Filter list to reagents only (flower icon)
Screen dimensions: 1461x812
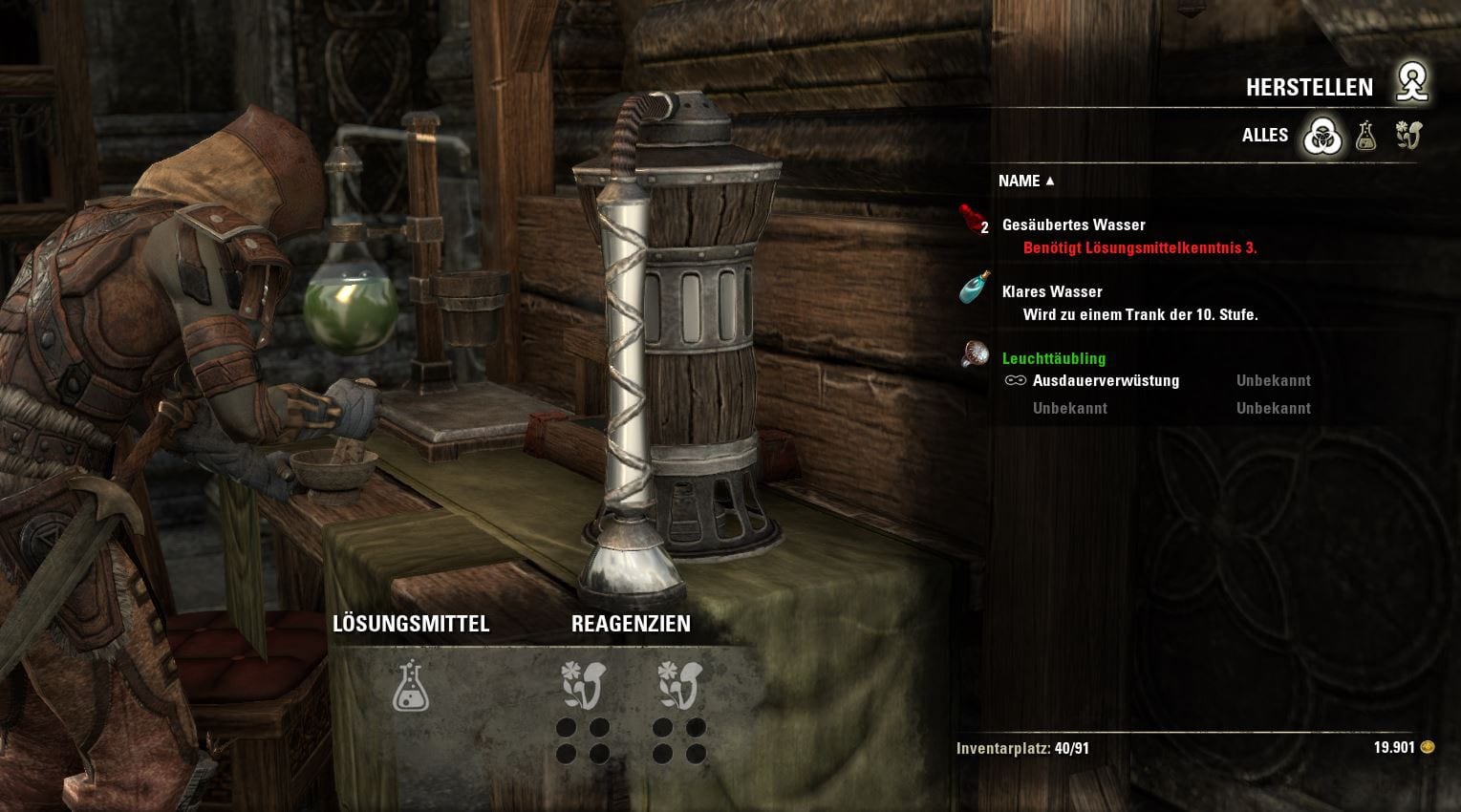click(1407, 137)
